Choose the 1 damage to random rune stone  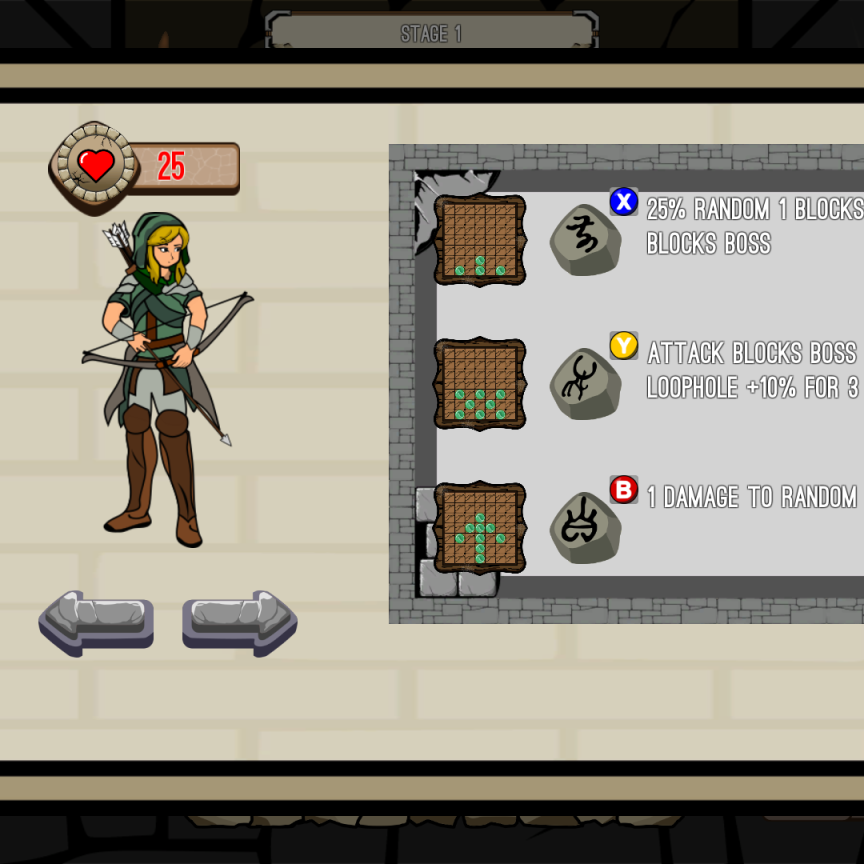585,528
